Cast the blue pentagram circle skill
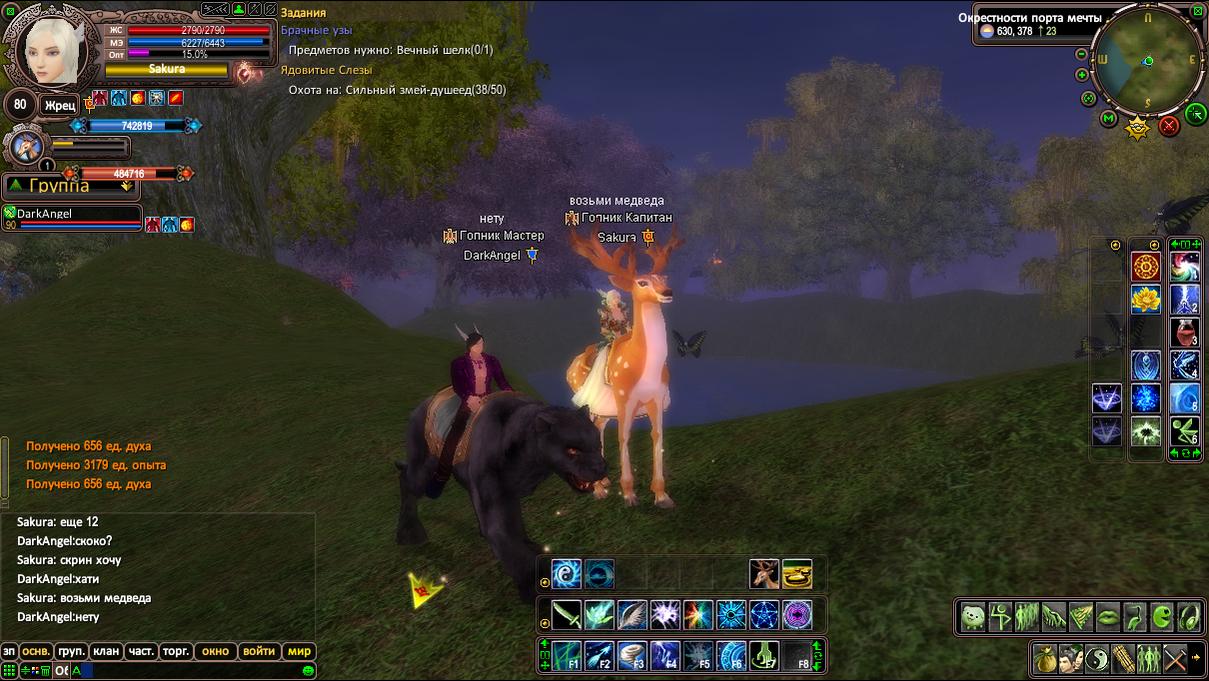1209x681 pixels. click(764, 614)
